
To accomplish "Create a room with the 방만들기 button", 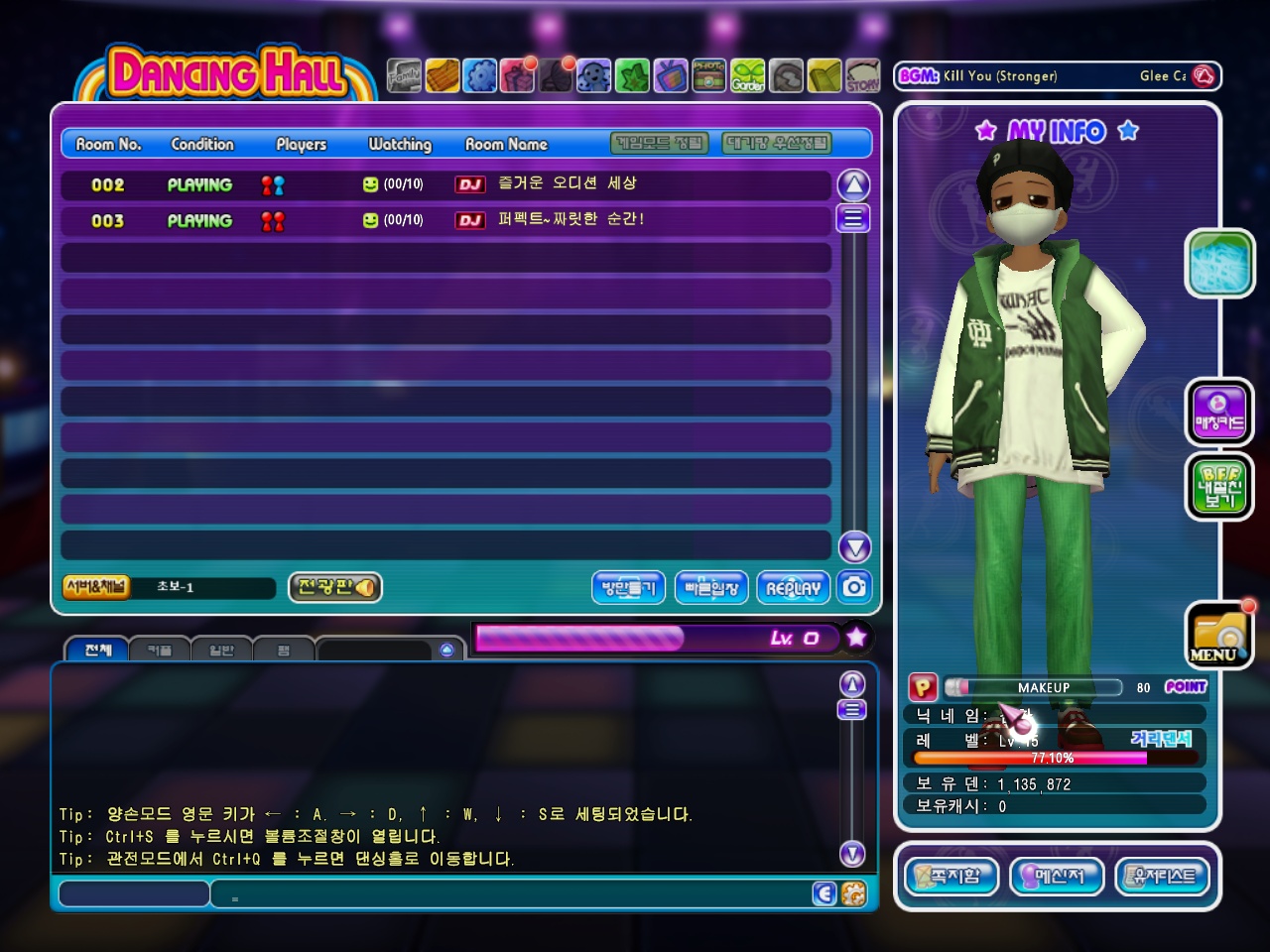I will 628,588.
